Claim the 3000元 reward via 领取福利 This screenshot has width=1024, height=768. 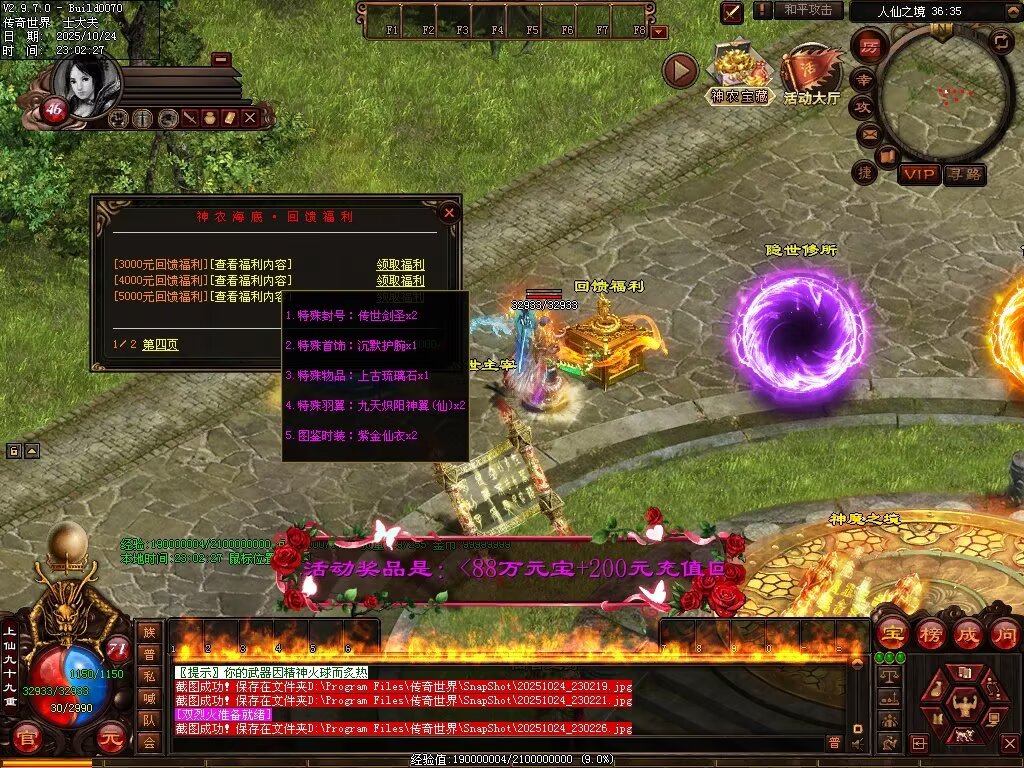[x=400, y=265]
